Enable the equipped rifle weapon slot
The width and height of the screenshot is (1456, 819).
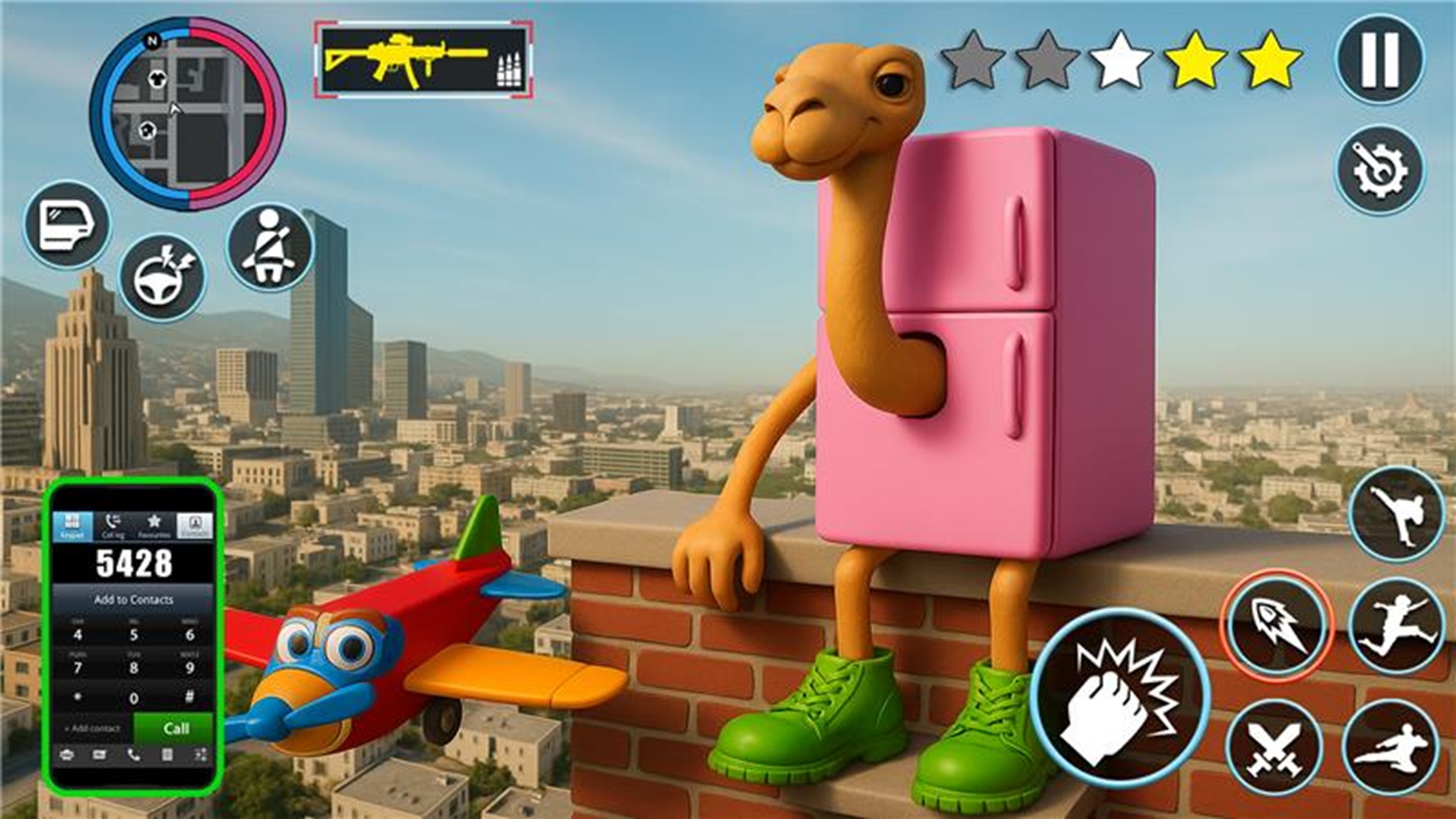(x=422, y=59)
